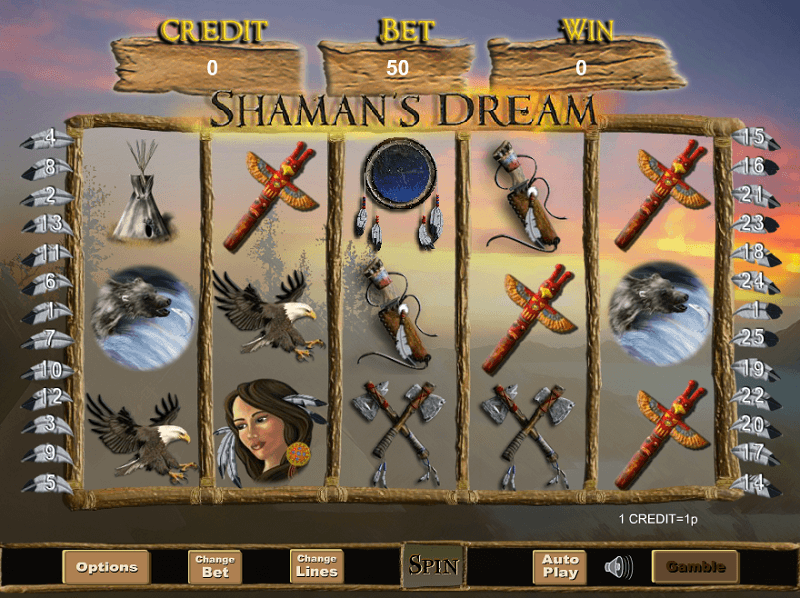Image resolution: width=800 pixels, height=598 pixels.
Task: Click the Change Bet button
Action: (215, 567)
